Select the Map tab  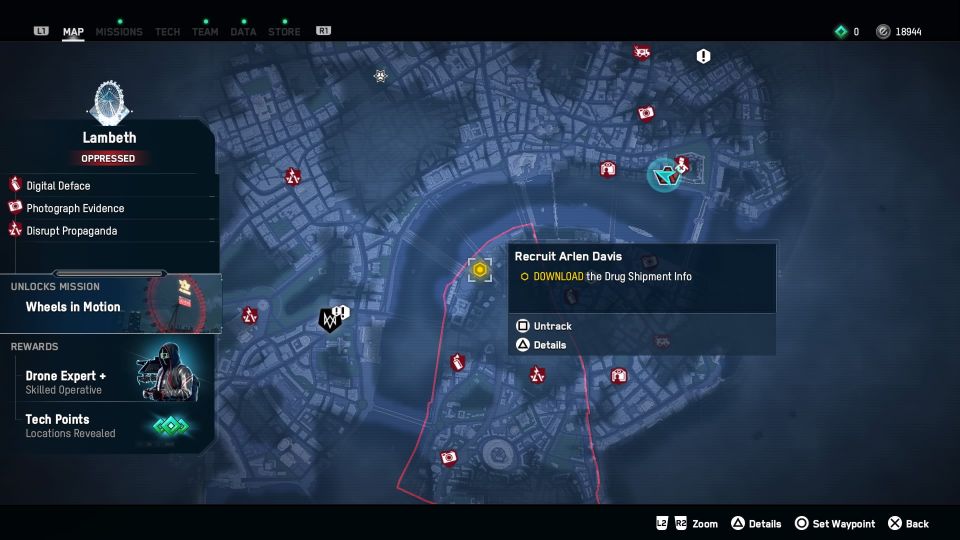(73, 32)
